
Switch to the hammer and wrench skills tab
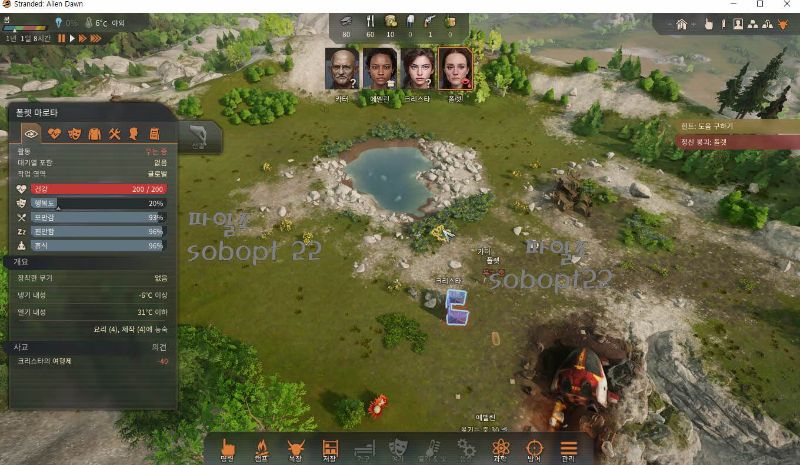tap(115, 133)
